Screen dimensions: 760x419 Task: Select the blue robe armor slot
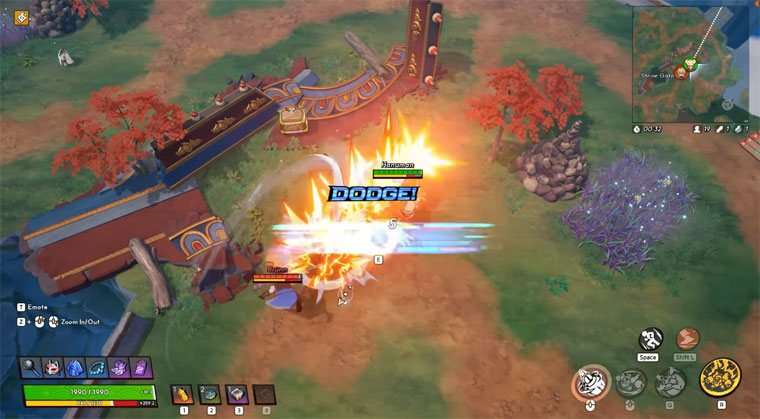75,368
